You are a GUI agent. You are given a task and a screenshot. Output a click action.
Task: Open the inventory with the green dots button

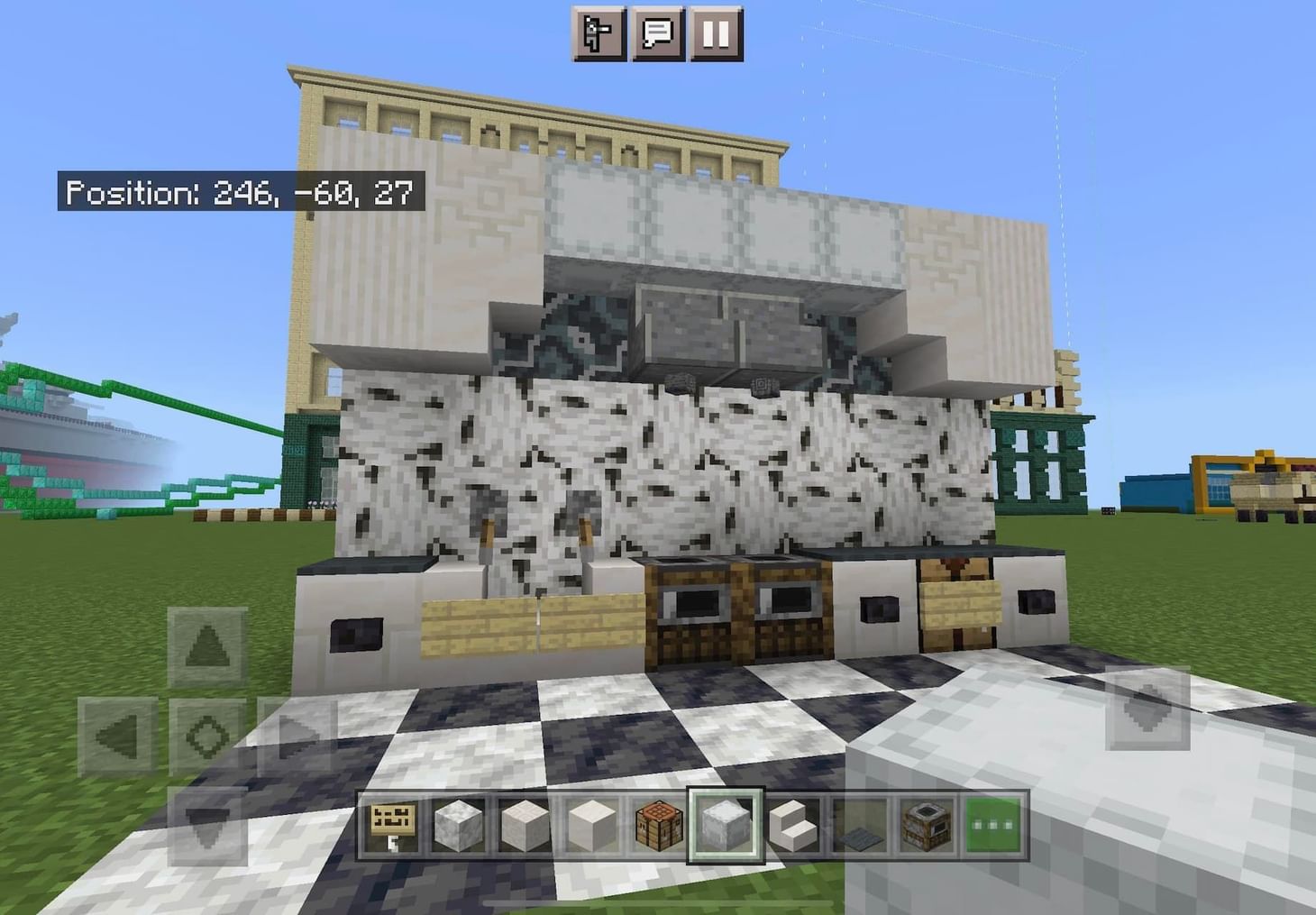994,825
